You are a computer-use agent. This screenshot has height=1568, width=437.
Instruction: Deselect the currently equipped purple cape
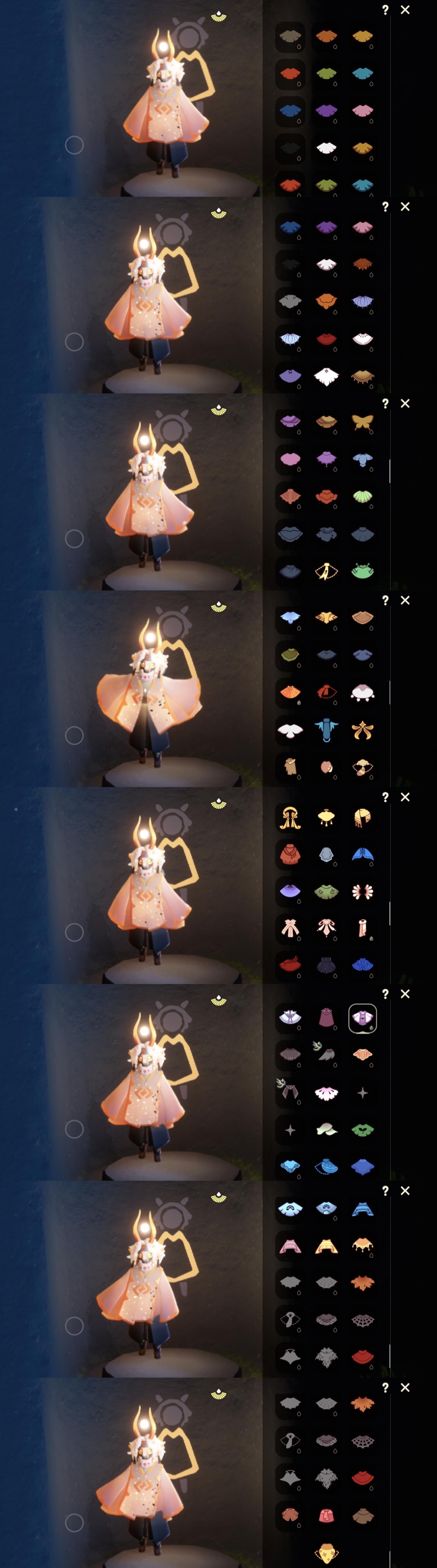(363, 1018)
